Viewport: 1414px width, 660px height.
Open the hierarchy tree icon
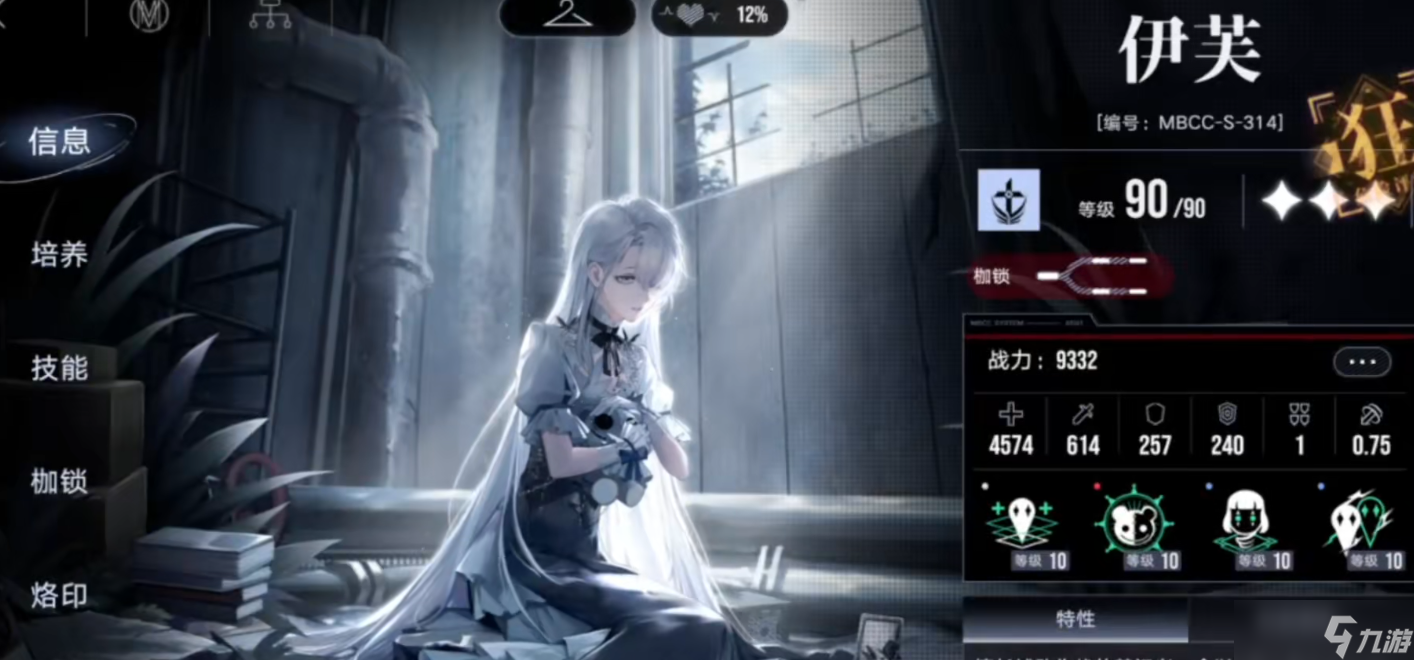270,15
